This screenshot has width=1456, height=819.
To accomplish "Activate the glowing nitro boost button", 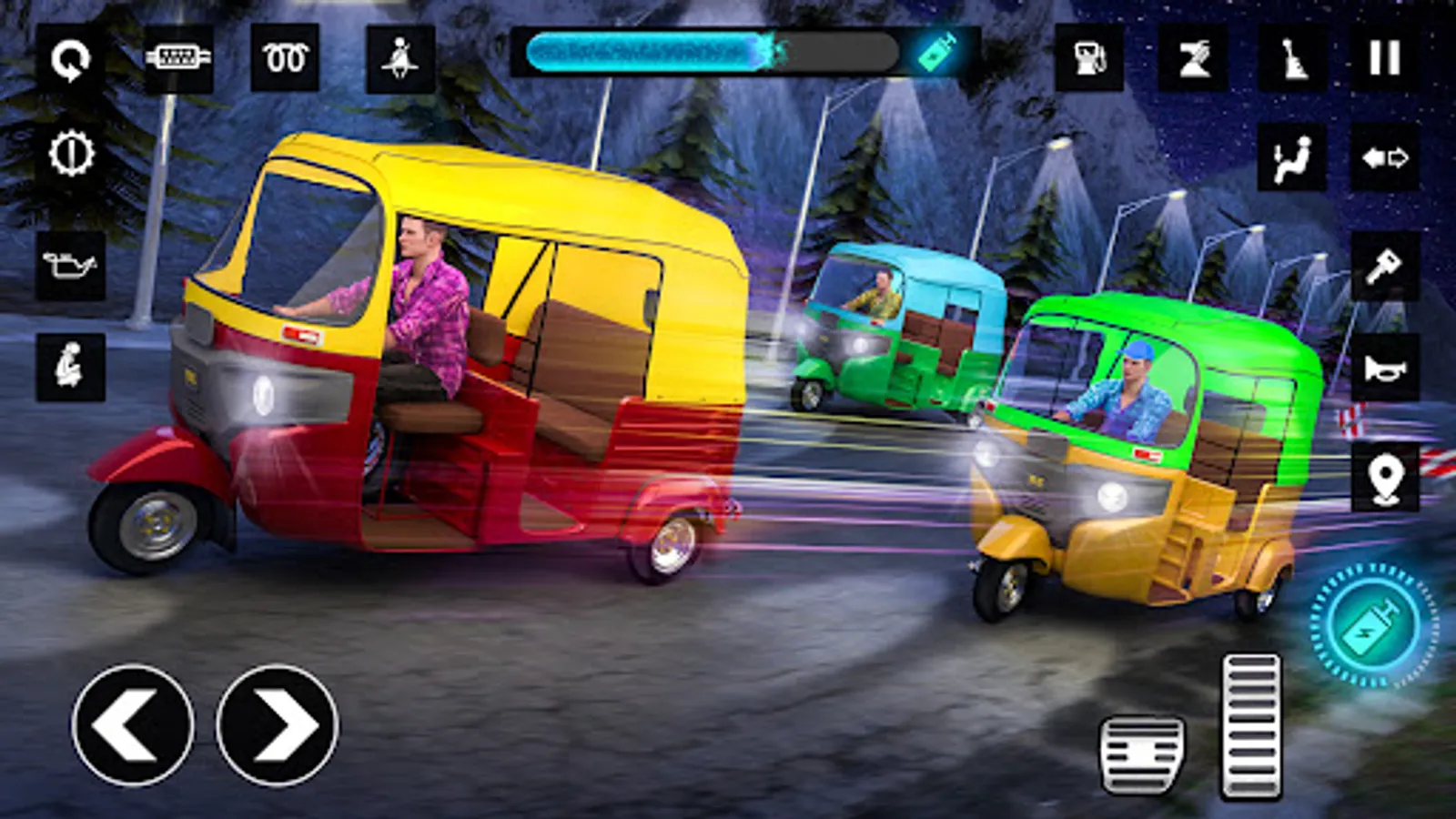I will pos(1373,624).
